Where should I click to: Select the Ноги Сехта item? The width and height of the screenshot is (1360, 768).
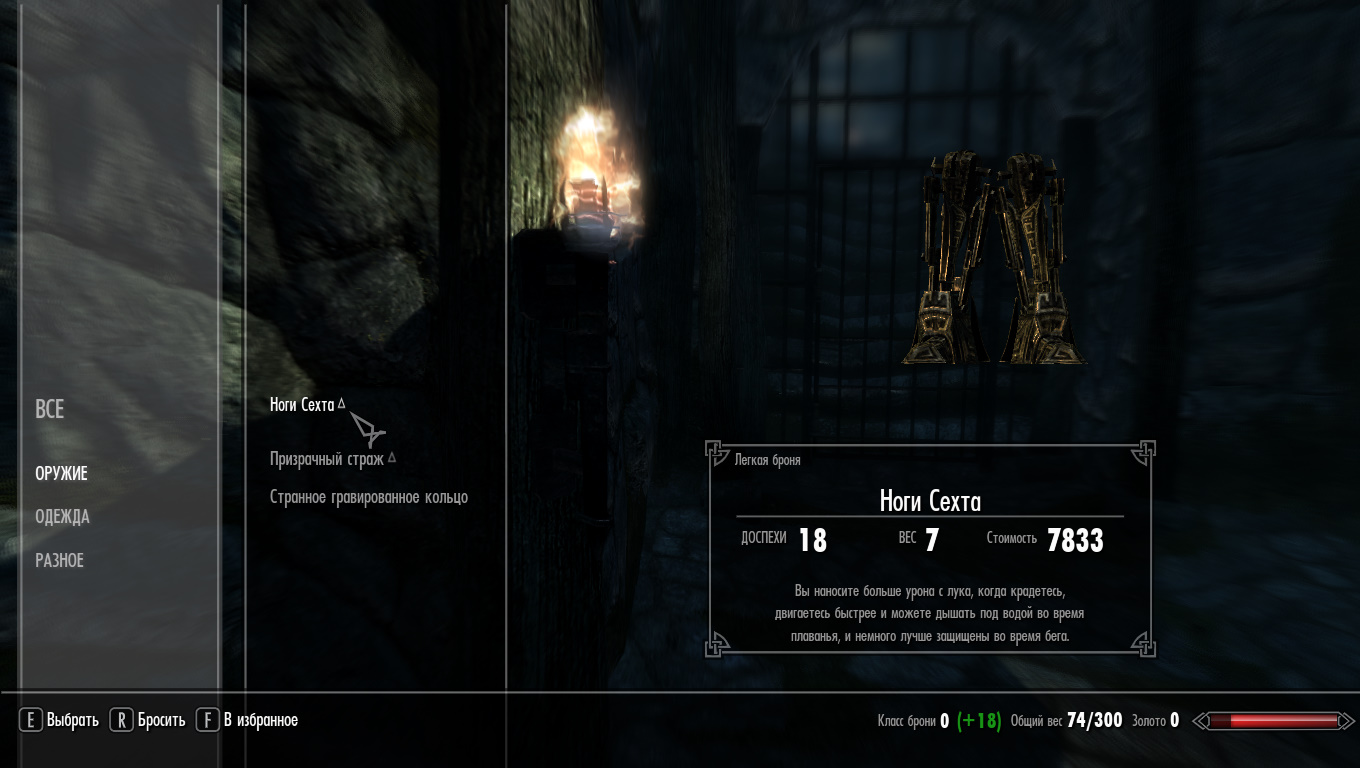[x=302, y=405]
